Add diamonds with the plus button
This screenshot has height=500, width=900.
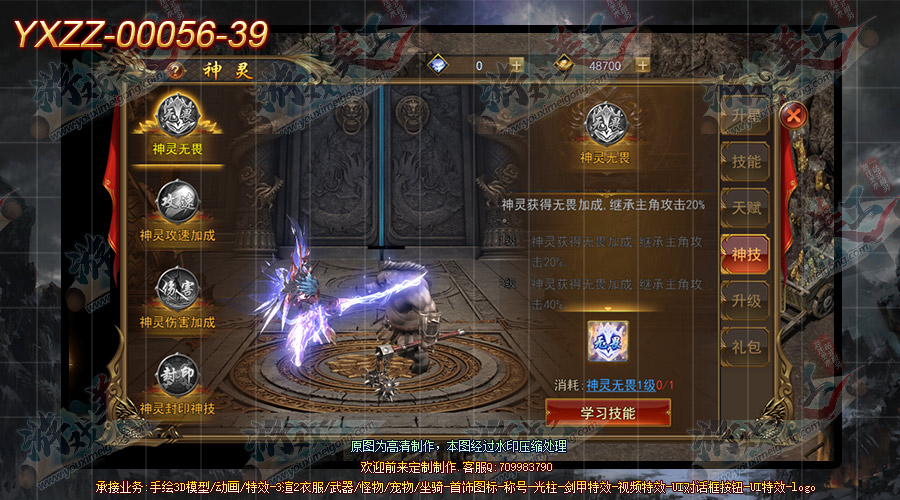coord(516,66)
